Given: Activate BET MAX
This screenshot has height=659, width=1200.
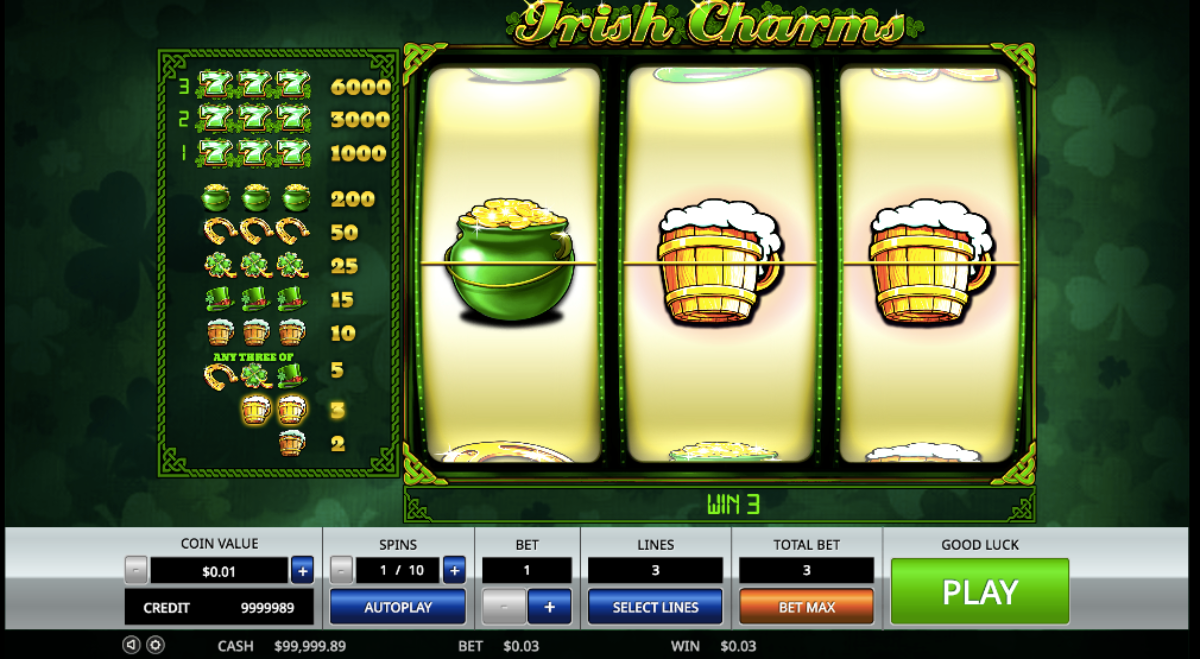Looking at the screenshot, I should point(806,607).
